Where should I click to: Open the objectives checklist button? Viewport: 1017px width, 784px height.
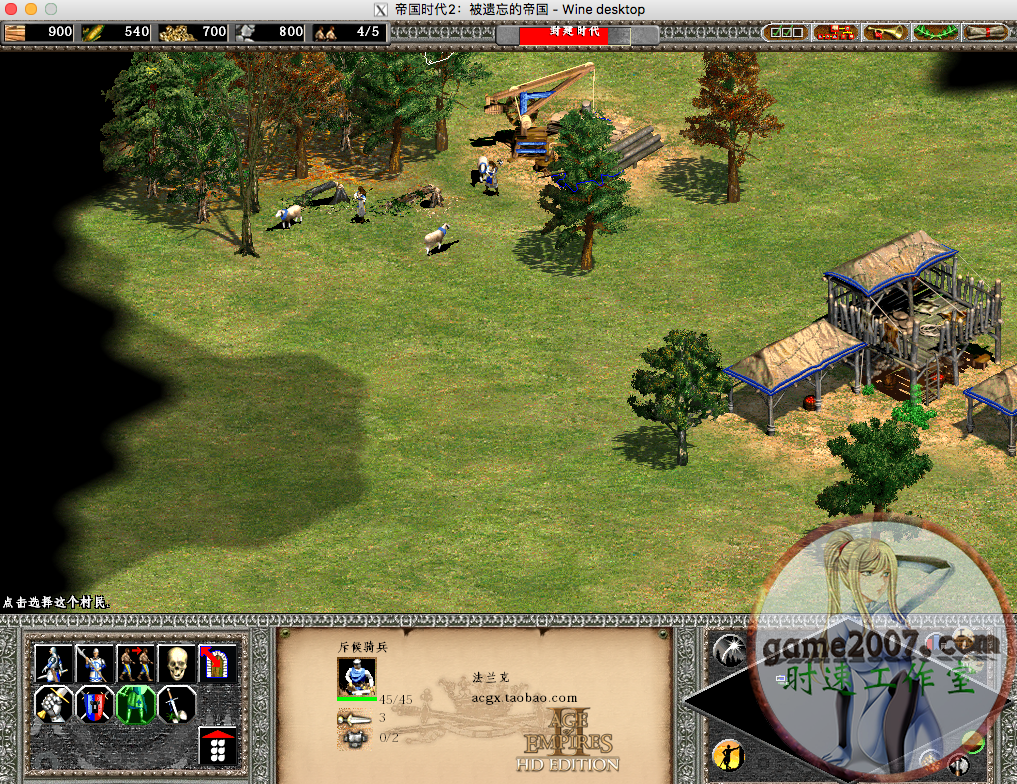point(785,32)
